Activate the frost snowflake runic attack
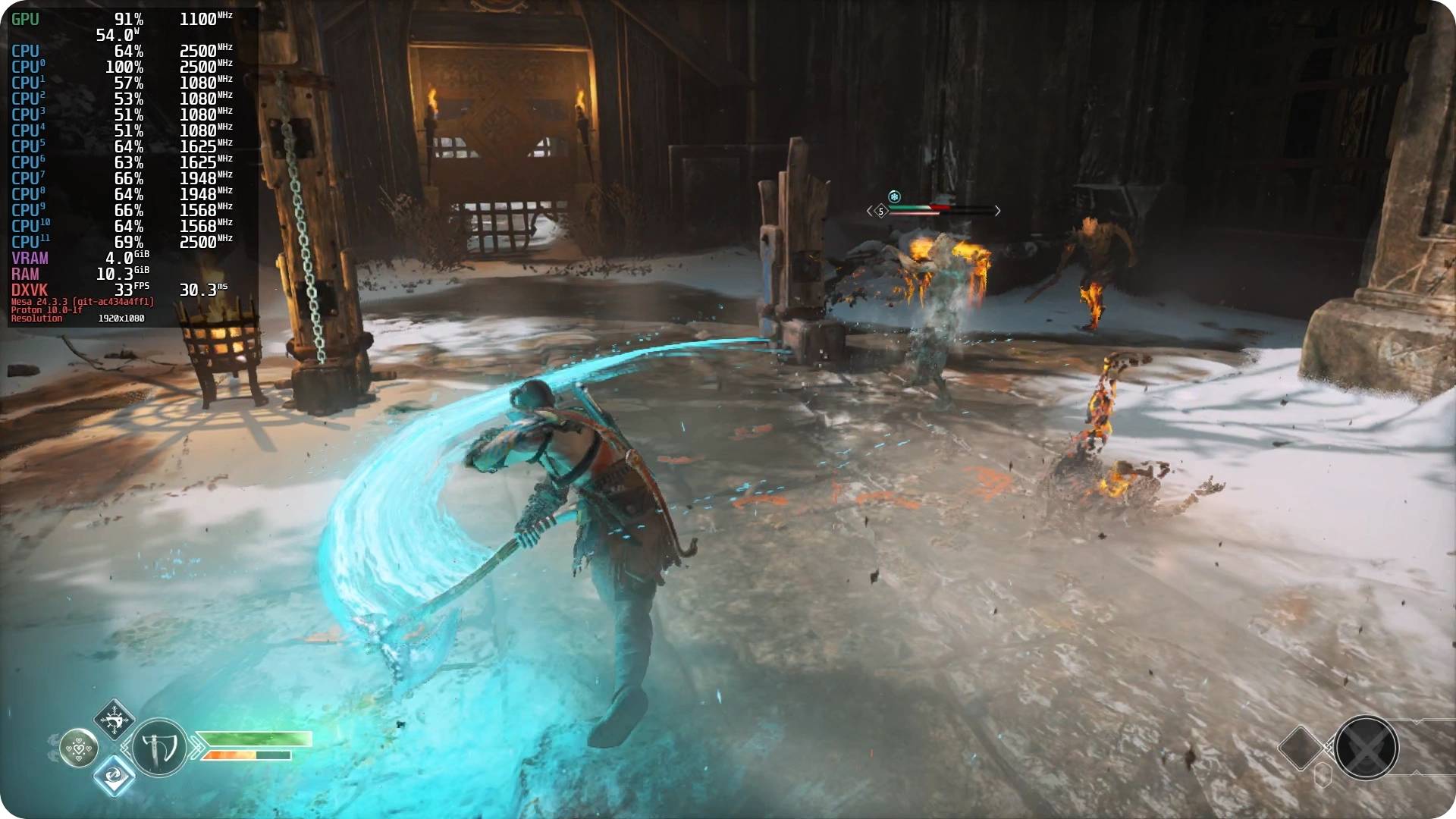The width and height of the screenshot is (1456, 819). click(115, 719)
